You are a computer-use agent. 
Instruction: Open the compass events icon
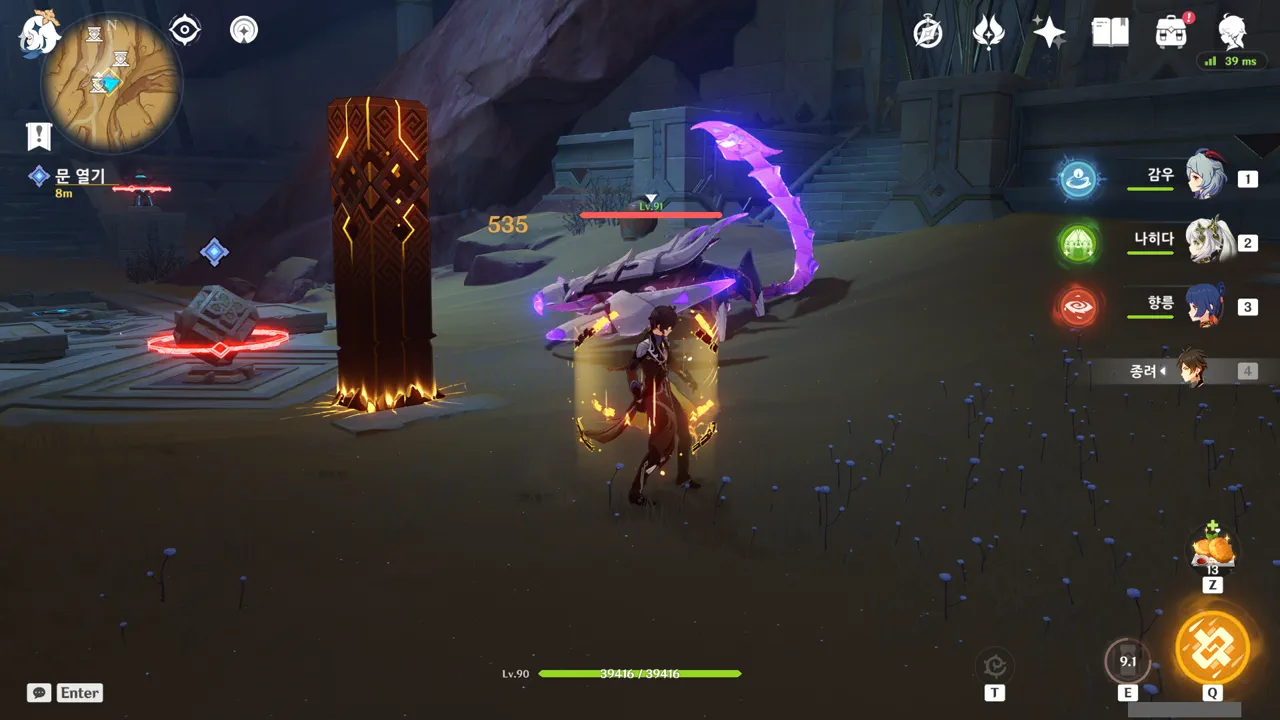[x=928, y=32]
